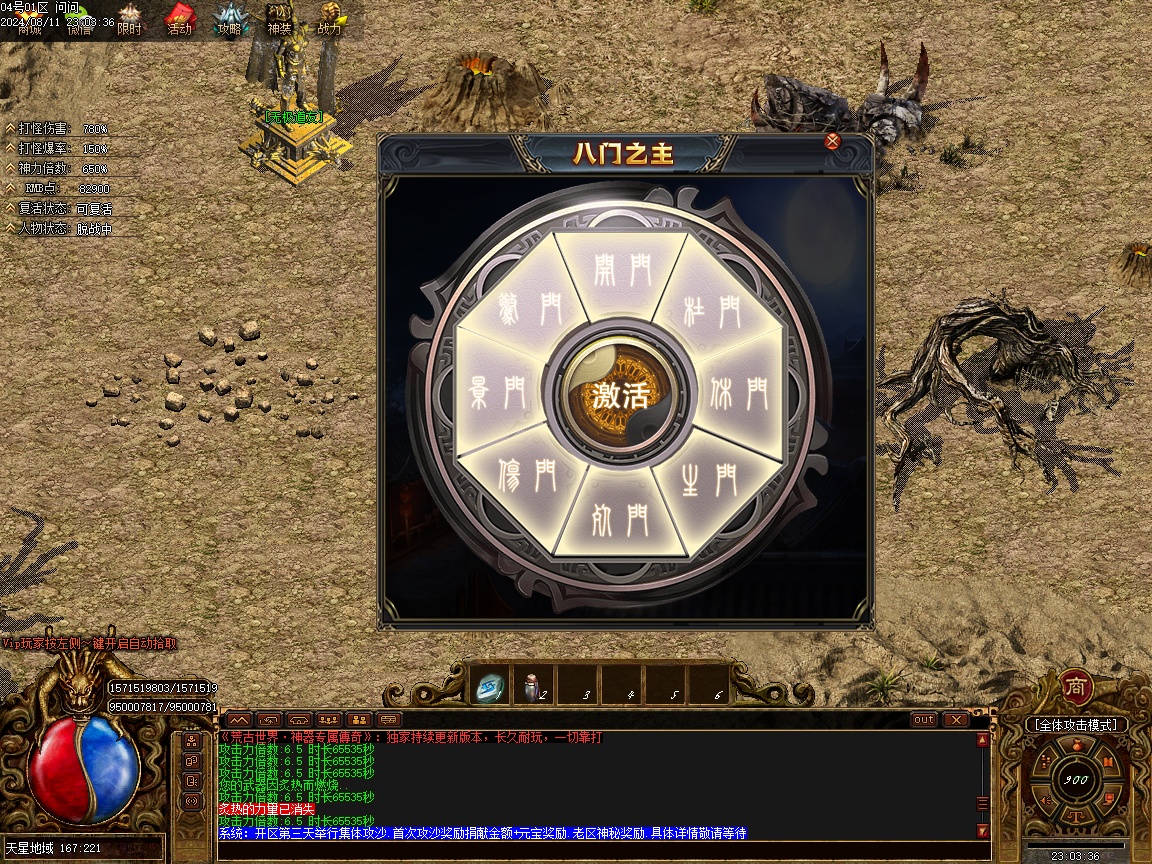Use the potion jar in hotbar slot 2
The height and width of the screenshot is (864, 1152).
[533, 686]
